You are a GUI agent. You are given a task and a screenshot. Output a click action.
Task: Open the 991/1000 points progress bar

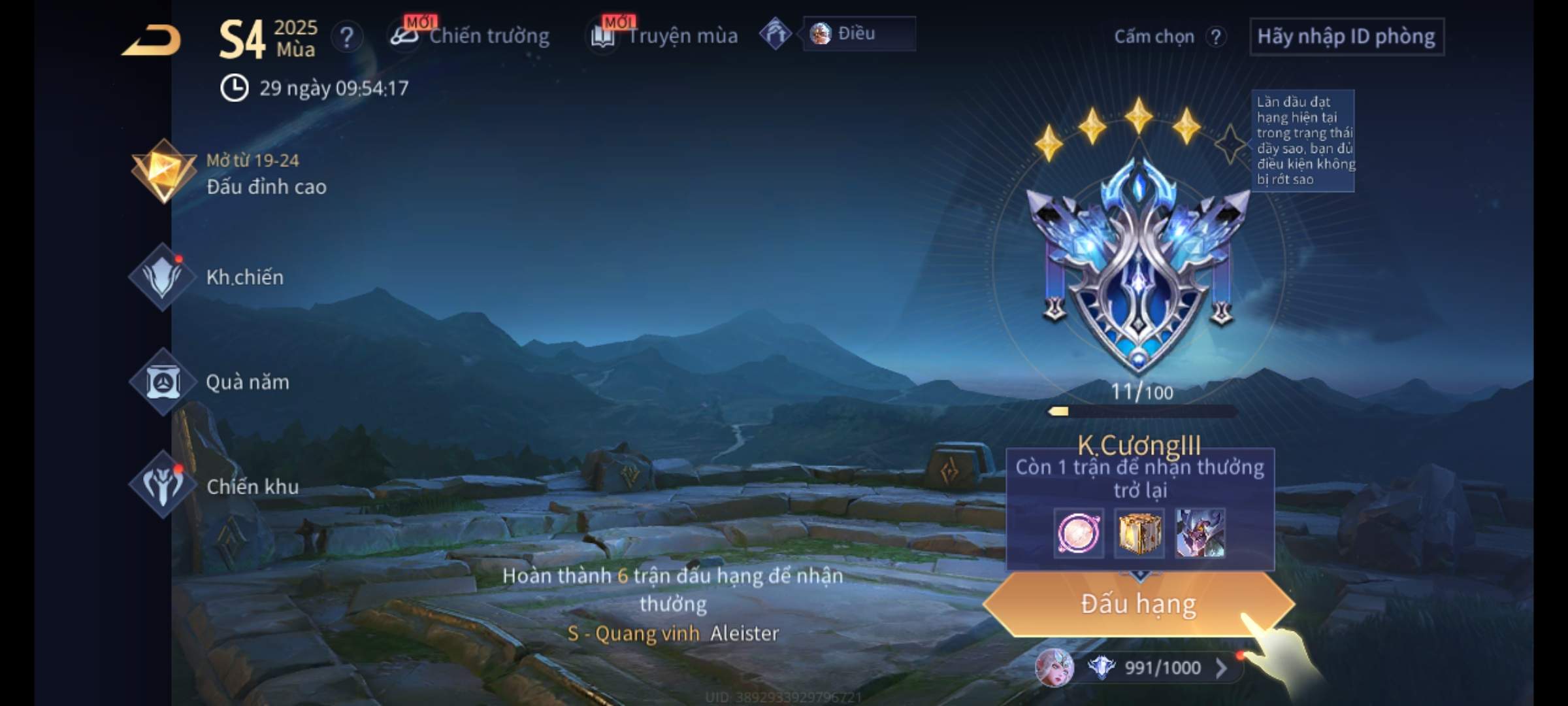click(1156, 668)
